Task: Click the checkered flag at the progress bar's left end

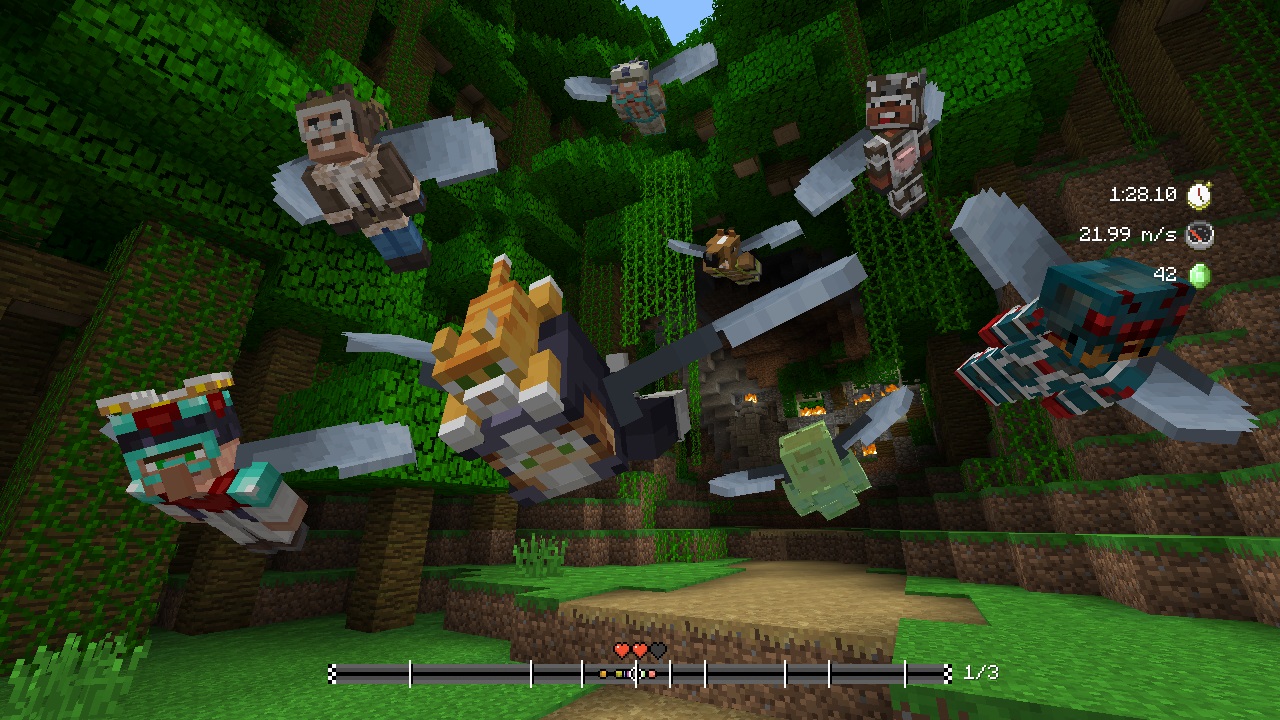Action: click(330, 673)
